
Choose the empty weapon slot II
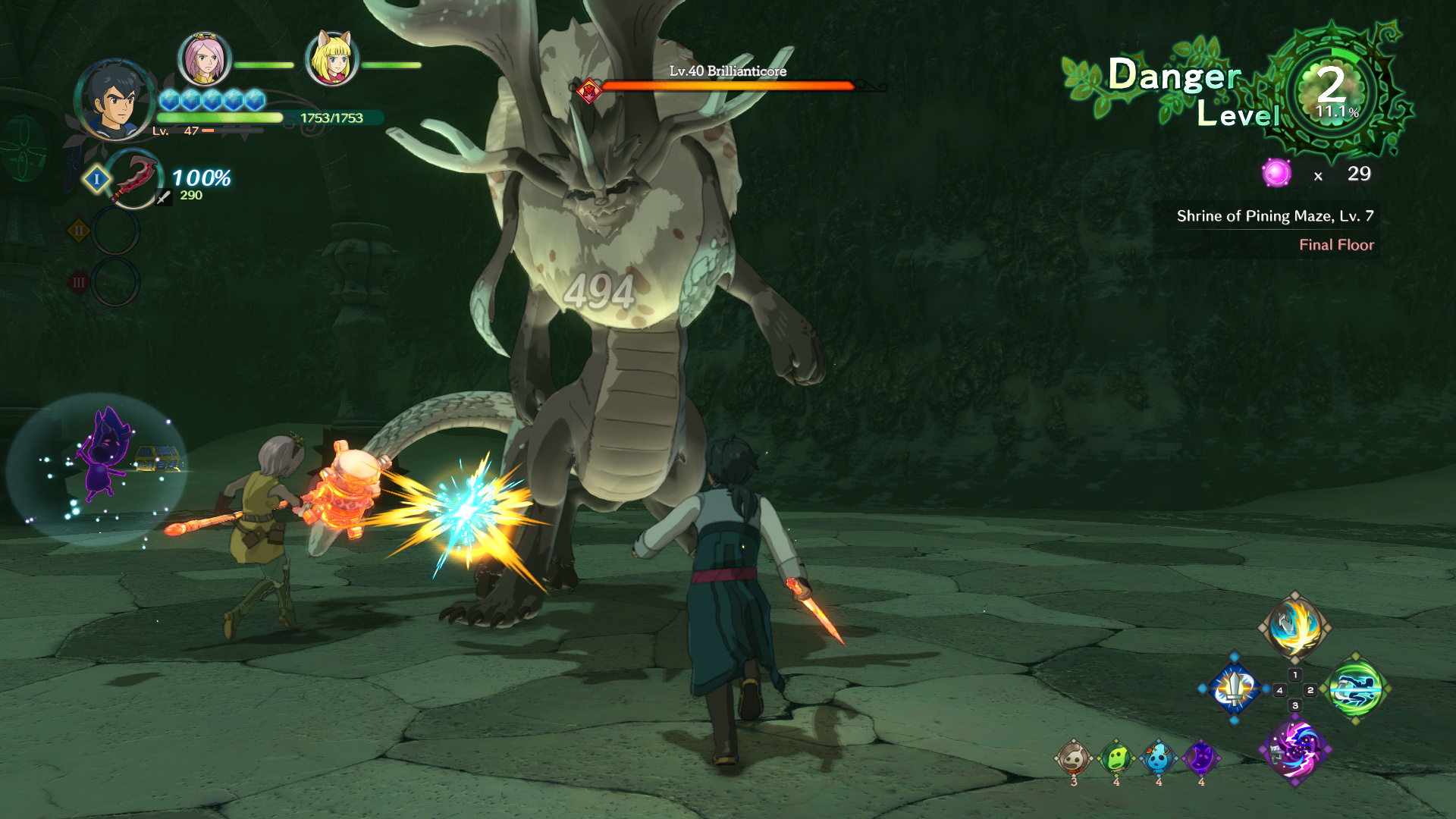tap(115, 231)
